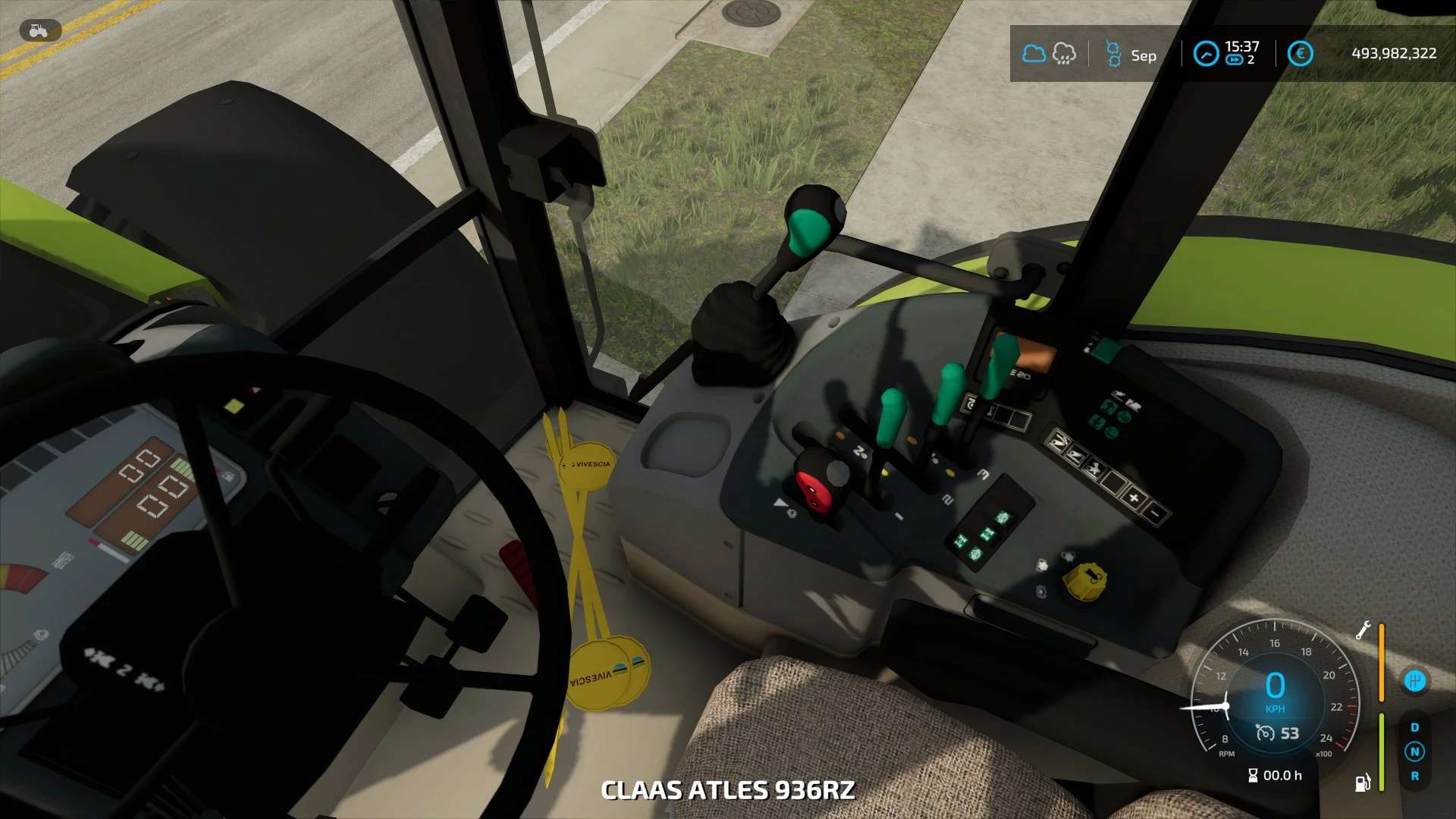Click the September season icon
Viewport: 1456px width, 819px height.
1113,55
